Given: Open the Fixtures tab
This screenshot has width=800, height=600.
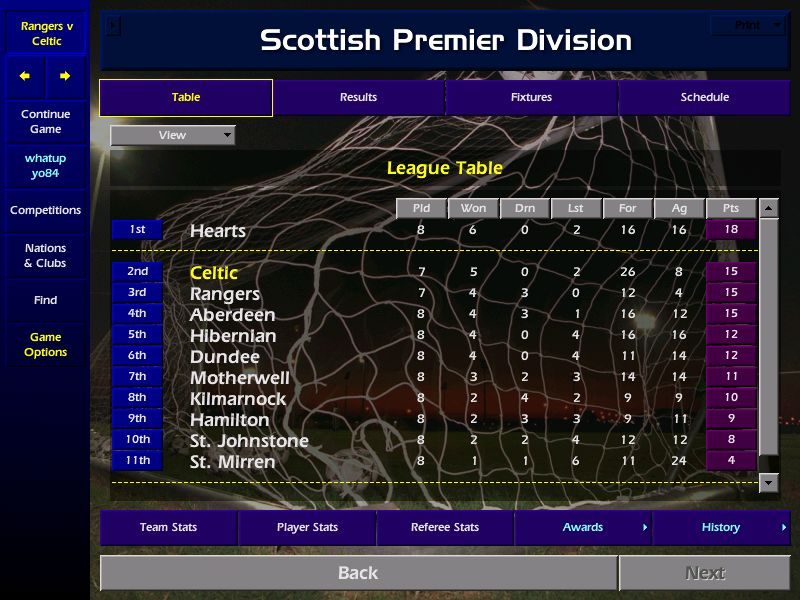Looking at the screenshot, I should pyautogui.click(x=531, y=97).
